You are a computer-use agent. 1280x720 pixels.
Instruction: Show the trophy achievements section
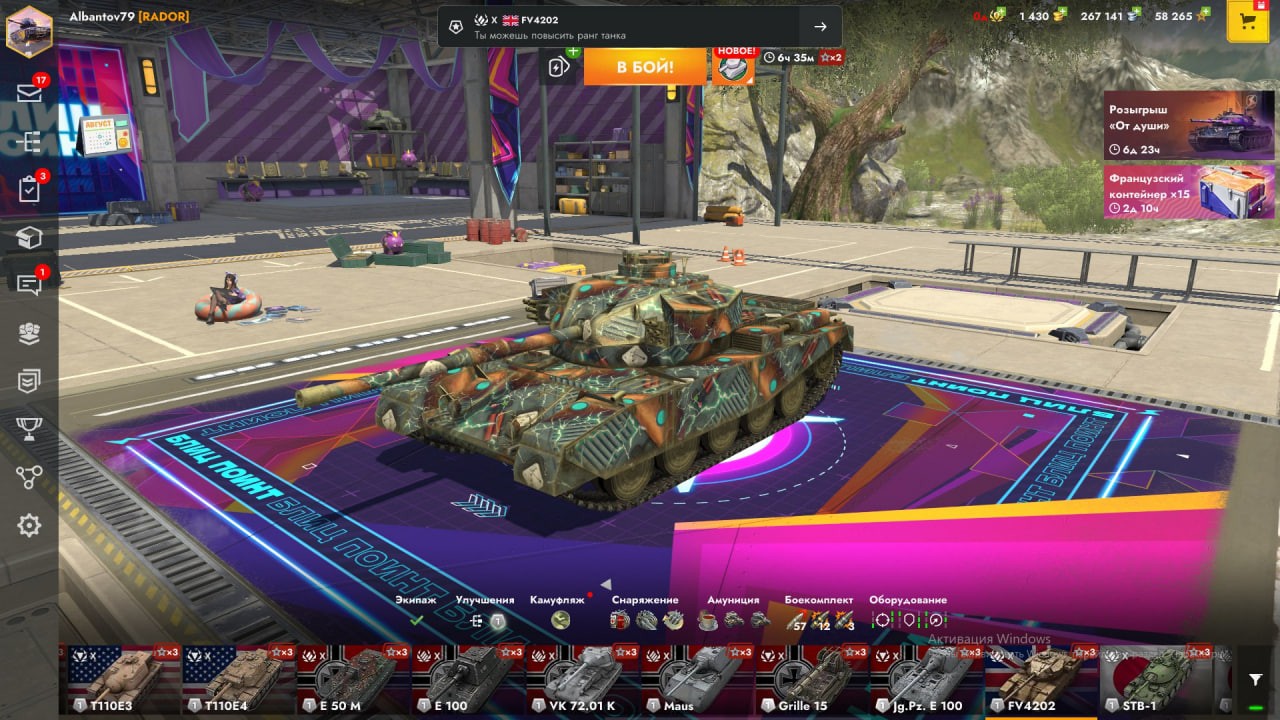point(29,428)
